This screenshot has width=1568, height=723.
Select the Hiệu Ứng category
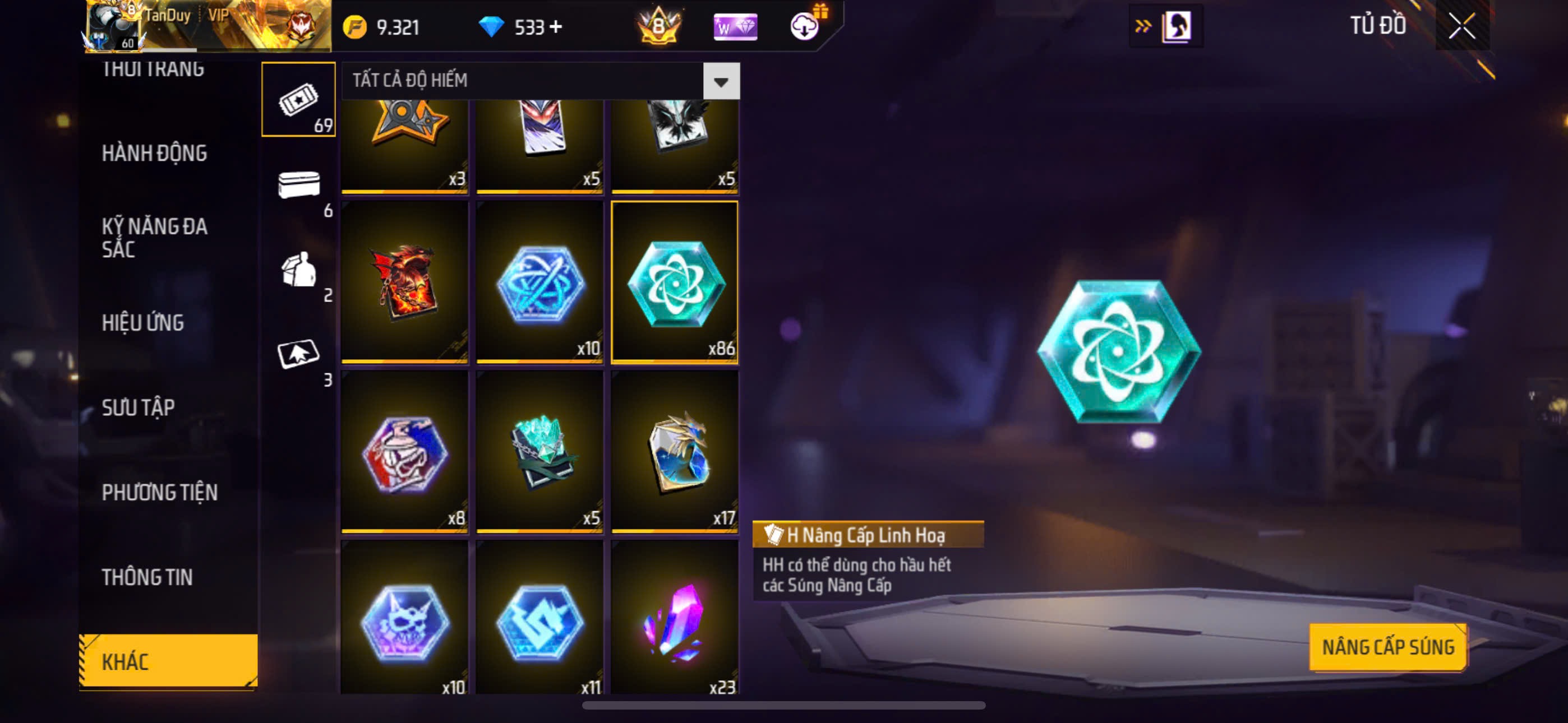point(142,323)
